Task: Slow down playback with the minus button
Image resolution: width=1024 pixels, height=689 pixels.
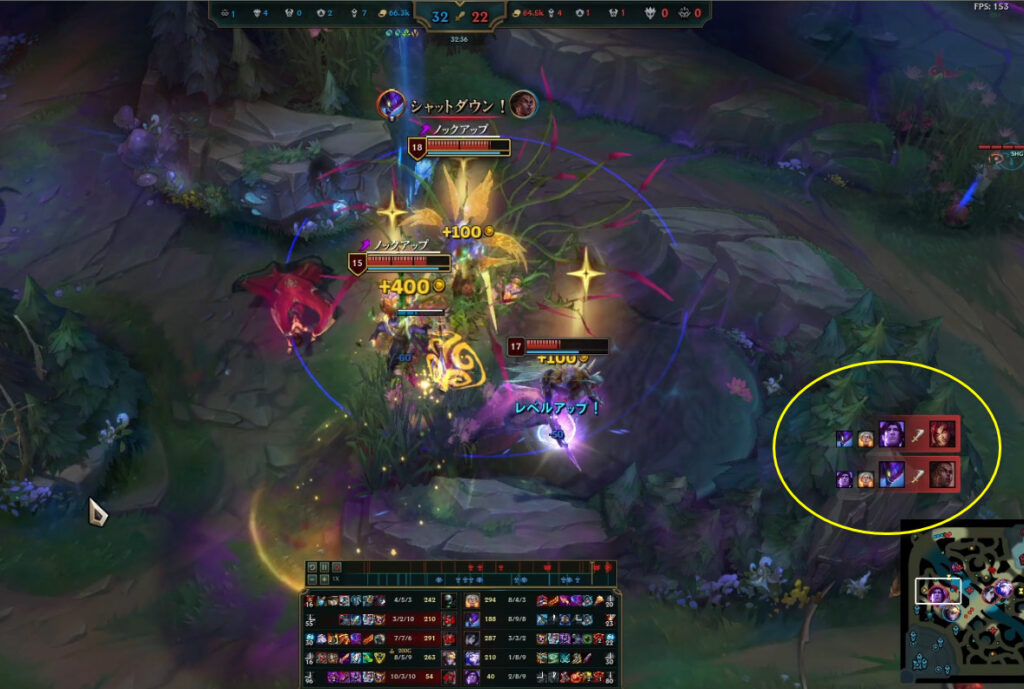Action: click(311, 579)
